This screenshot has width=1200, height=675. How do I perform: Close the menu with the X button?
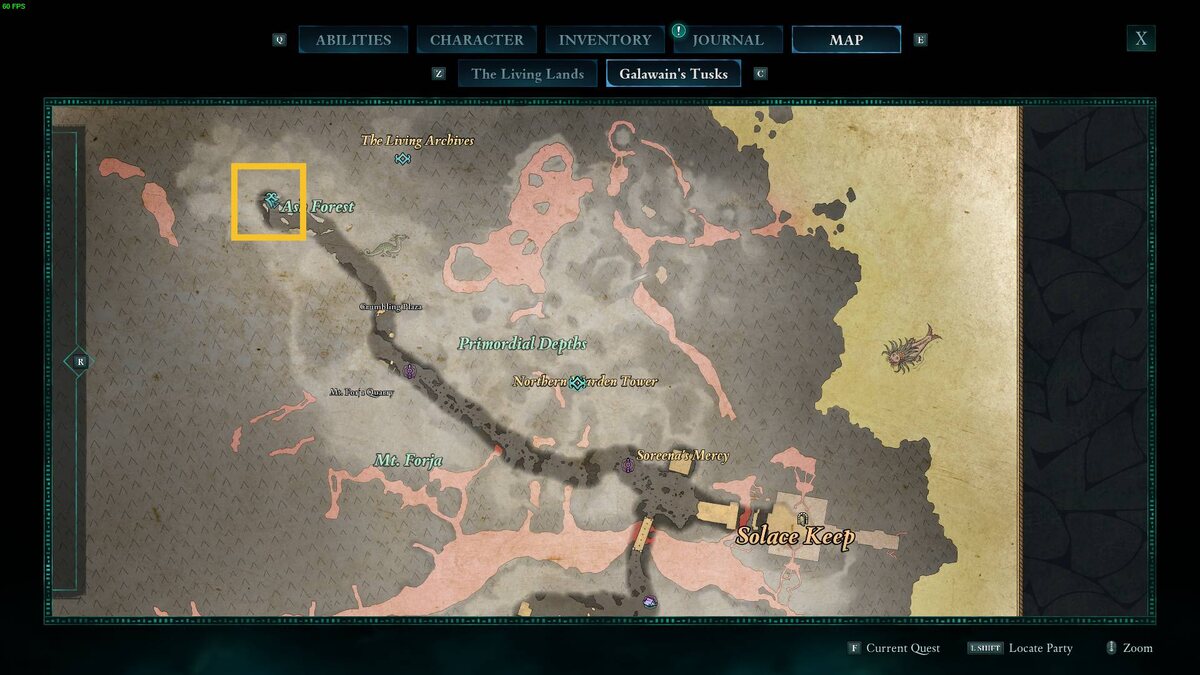tap(1140, 39)
